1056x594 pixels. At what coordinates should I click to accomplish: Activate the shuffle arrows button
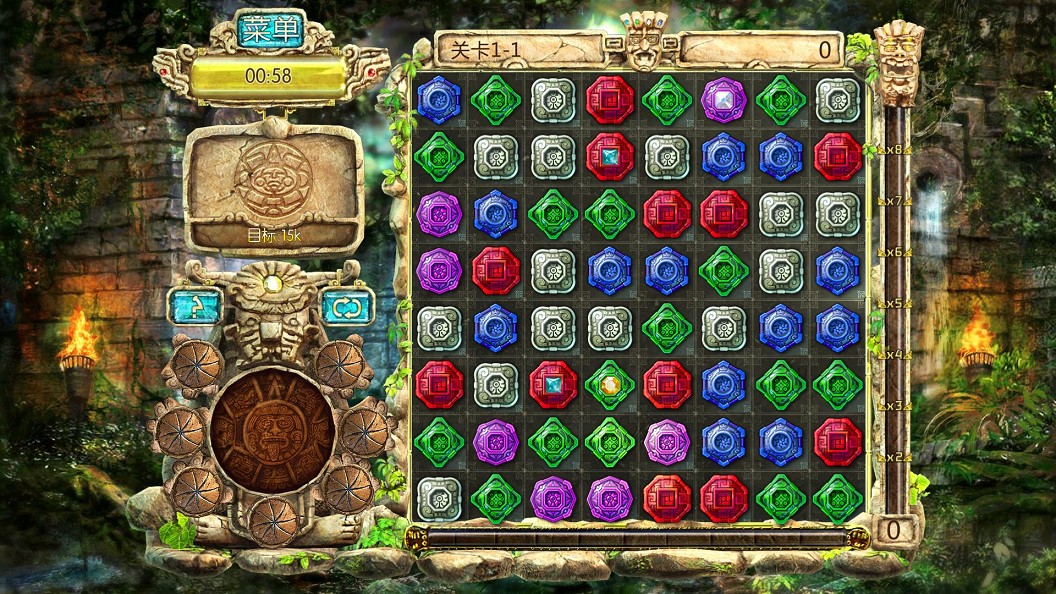347,307
